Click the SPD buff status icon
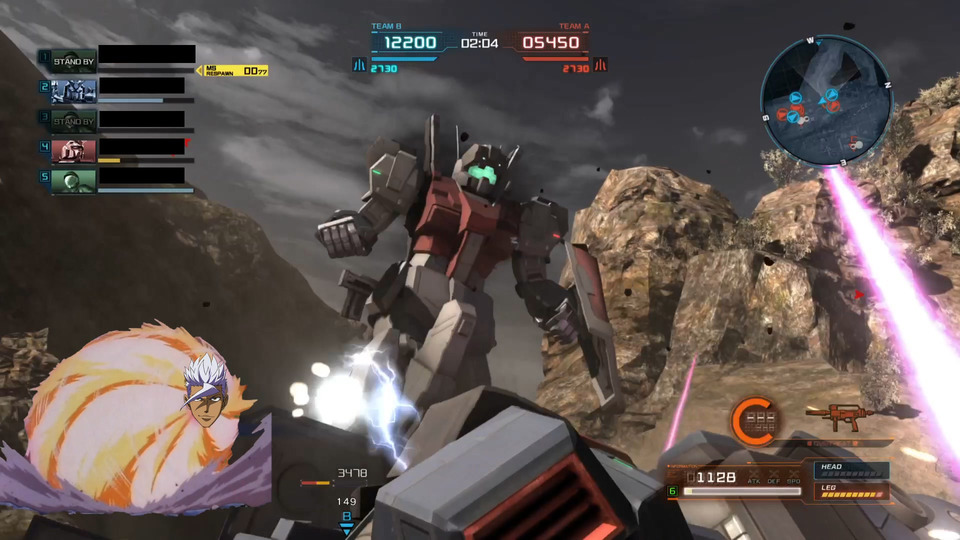This screenshot has height=540, width=960. 793,478
